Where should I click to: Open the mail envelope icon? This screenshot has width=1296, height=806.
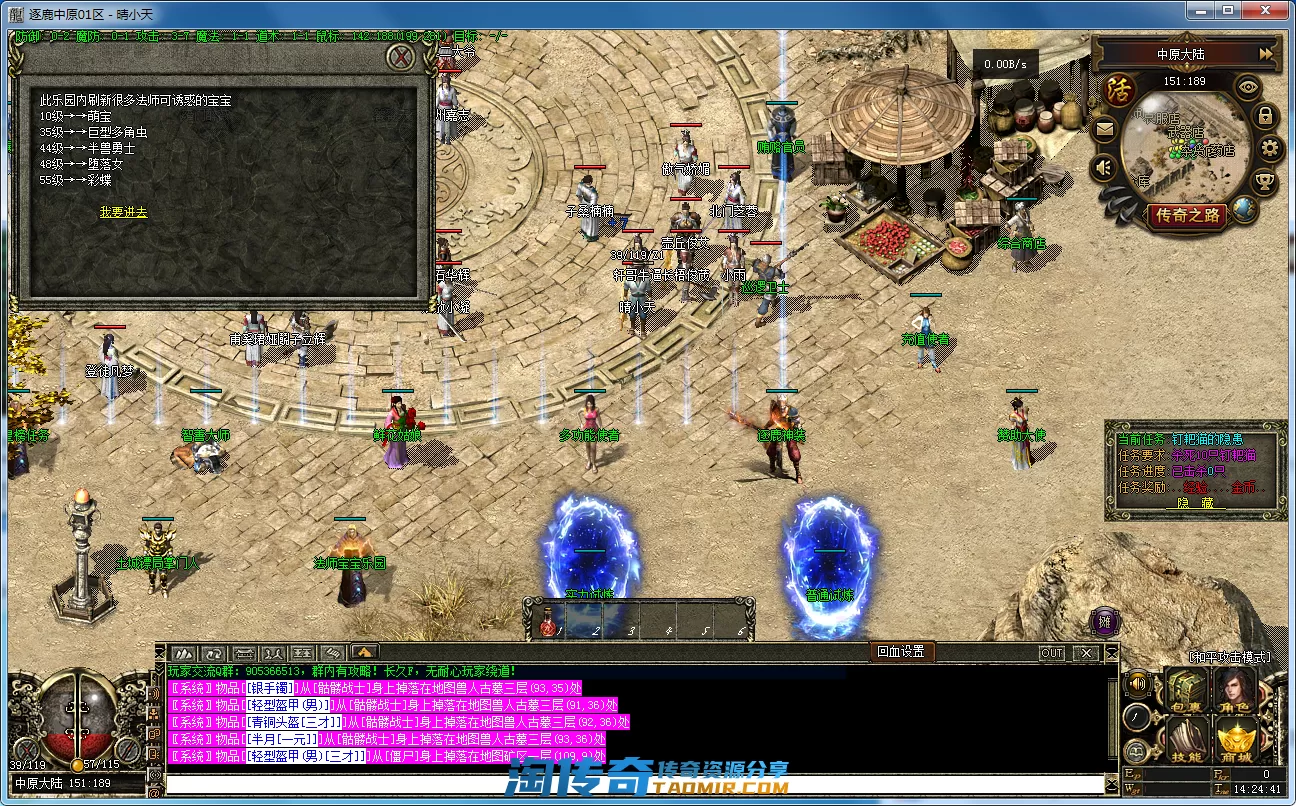click(1105, 129)
